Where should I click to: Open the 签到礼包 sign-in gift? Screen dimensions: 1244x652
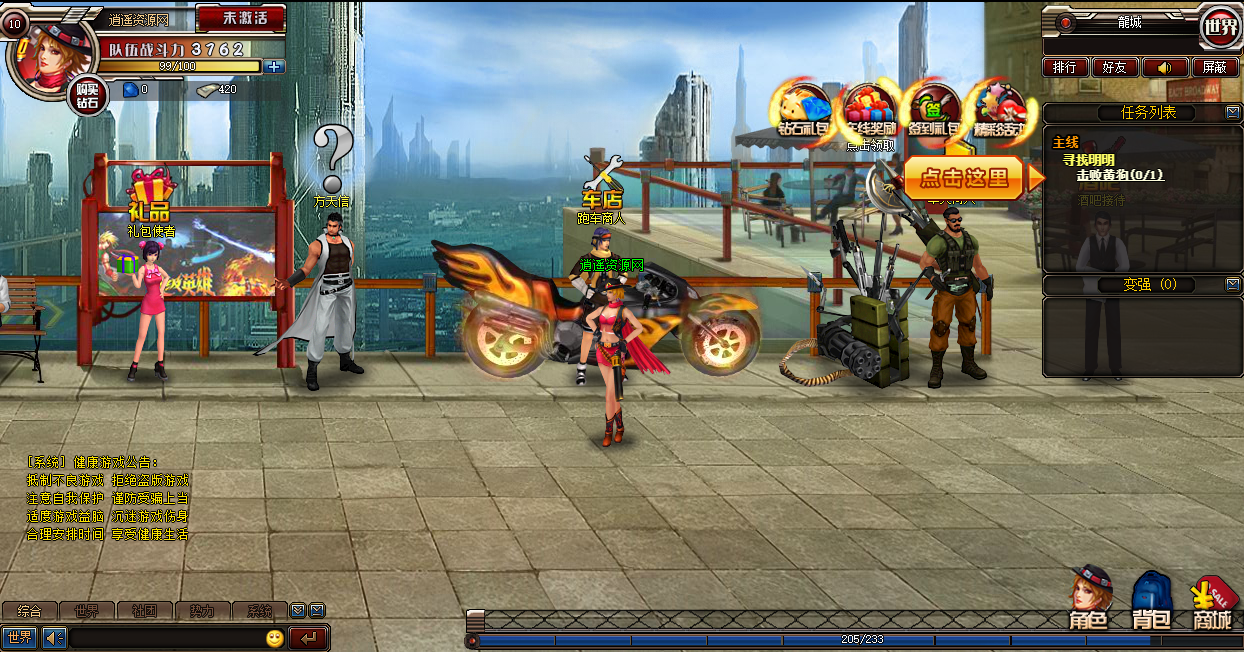point(934,110)
